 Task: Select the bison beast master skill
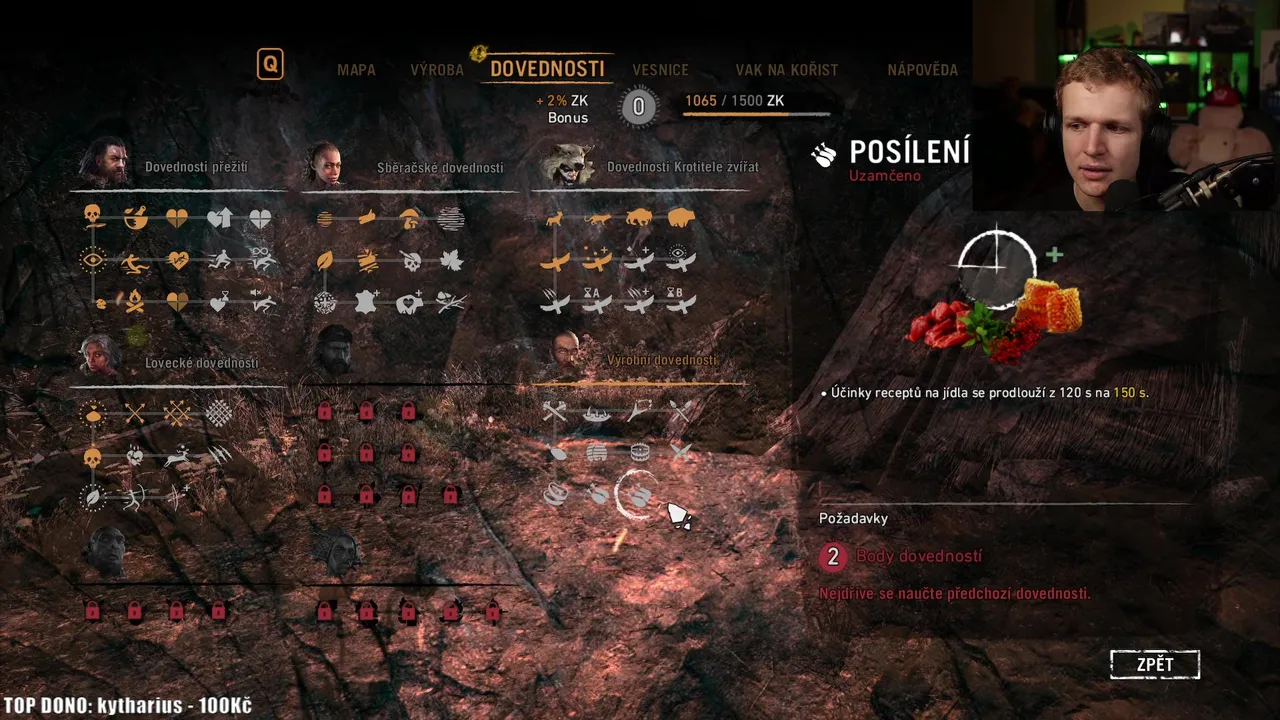click(x=638, y=217)
